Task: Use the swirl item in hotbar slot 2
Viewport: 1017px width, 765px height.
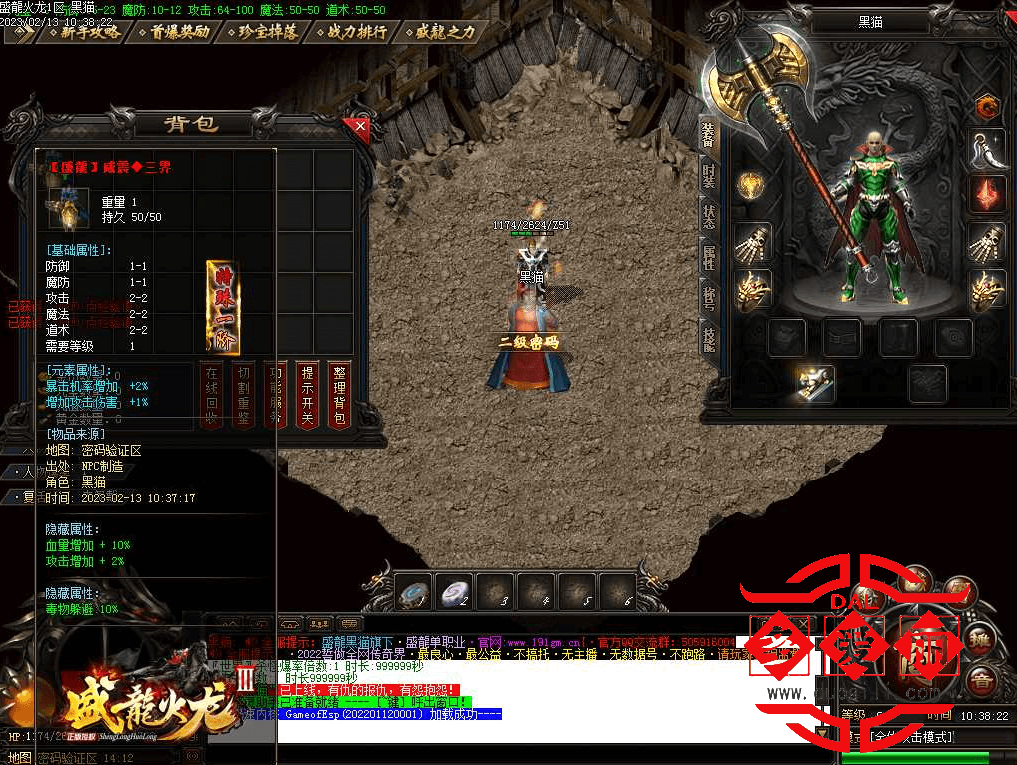Action: [x=455, y=591]
